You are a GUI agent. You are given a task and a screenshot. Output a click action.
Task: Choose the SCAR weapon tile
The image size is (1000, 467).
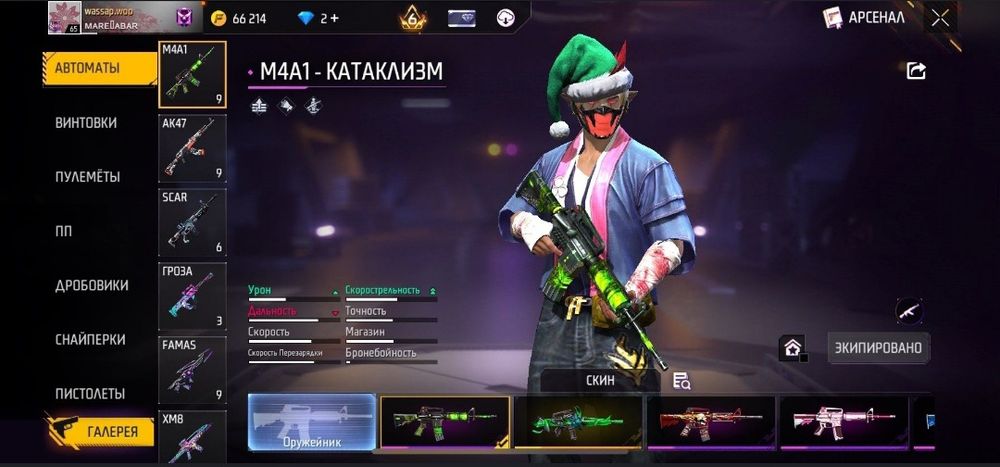tap(192, 221)
